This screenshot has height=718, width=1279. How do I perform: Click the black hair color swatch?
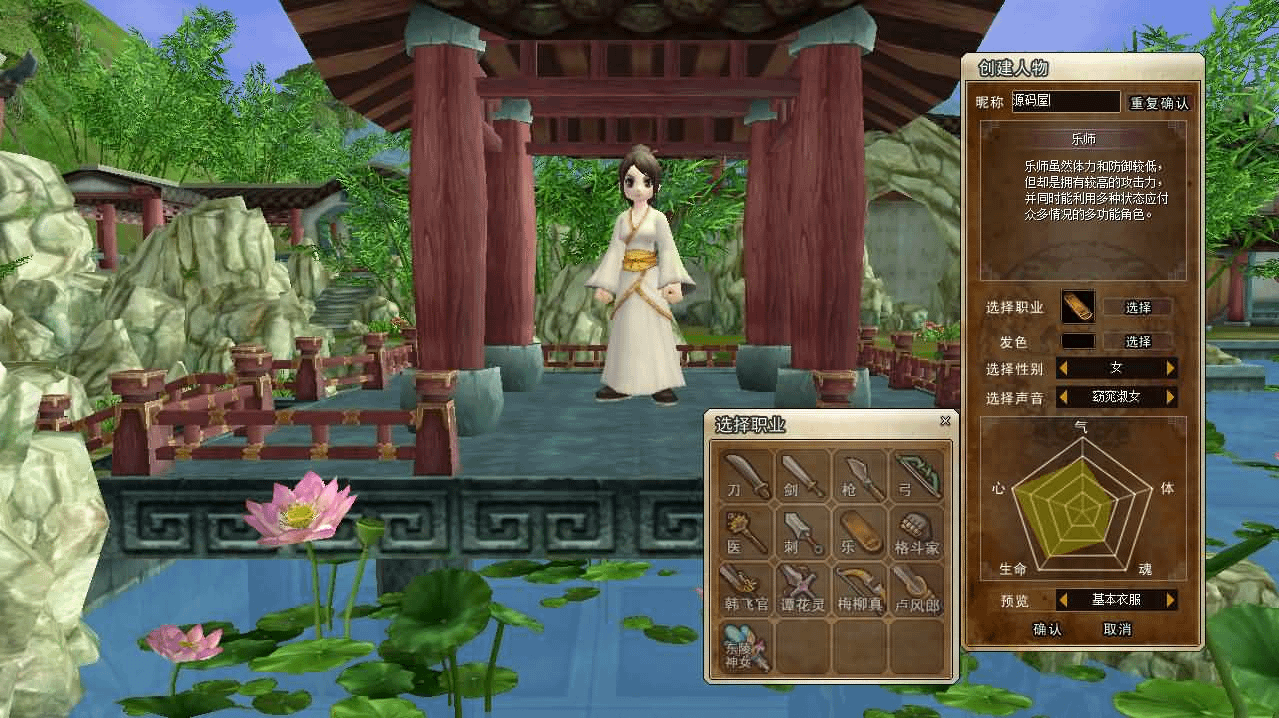tap(1077, 341)
